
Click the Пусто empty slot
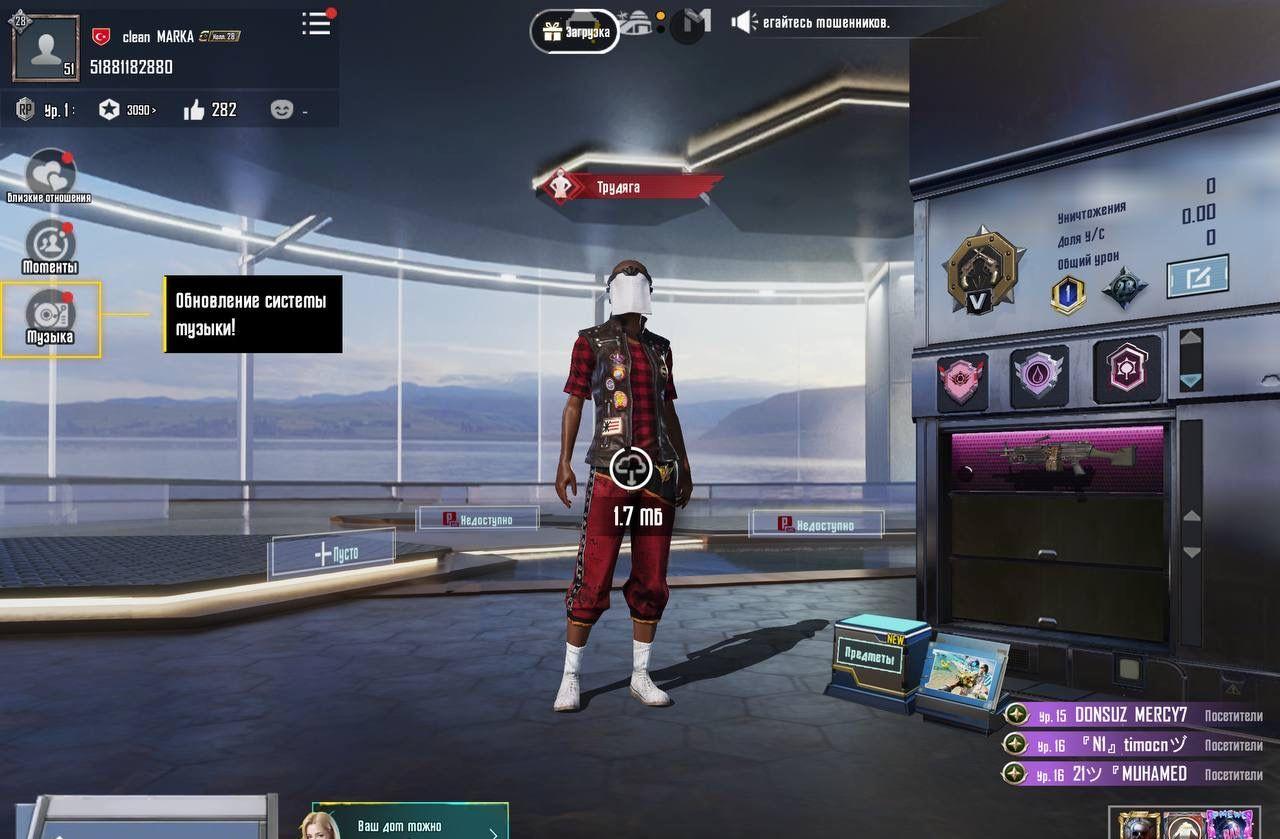332,553
